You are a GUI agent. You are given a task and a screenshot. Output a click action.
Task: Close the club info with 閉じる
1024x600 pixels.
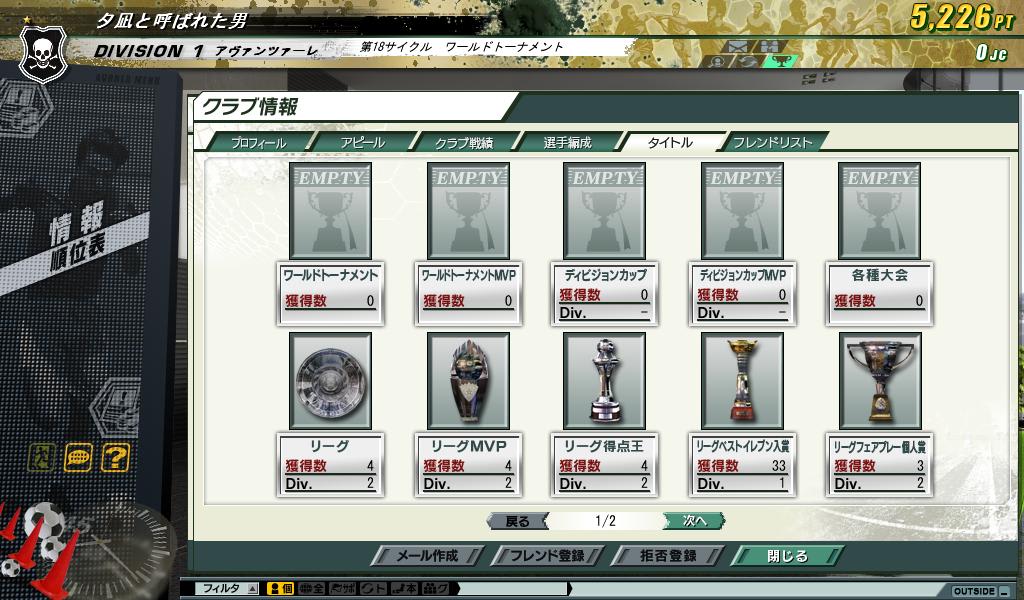pos(787,556)
